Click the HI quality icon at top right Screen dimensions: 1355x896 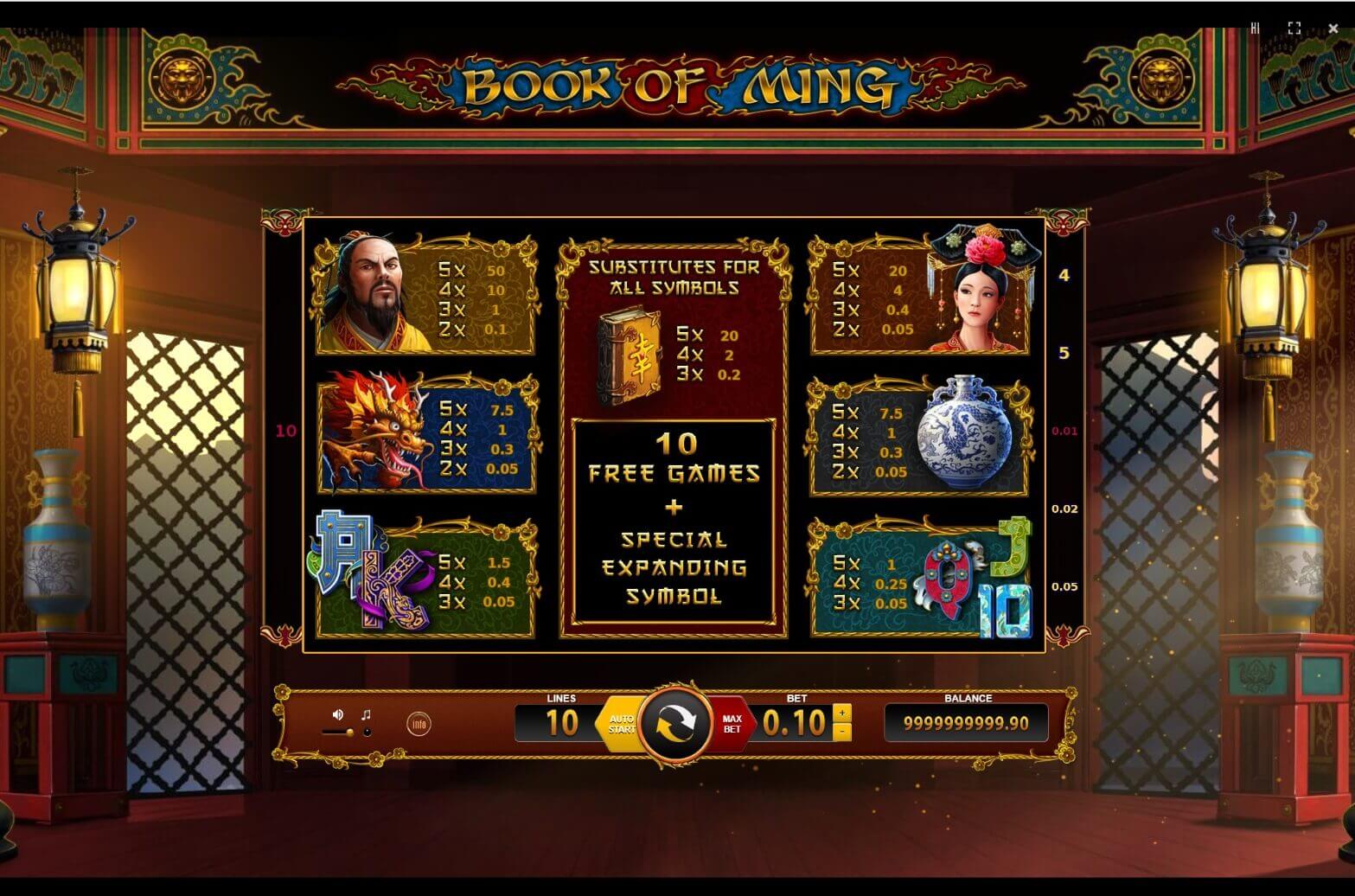(x=1255, y=29)
